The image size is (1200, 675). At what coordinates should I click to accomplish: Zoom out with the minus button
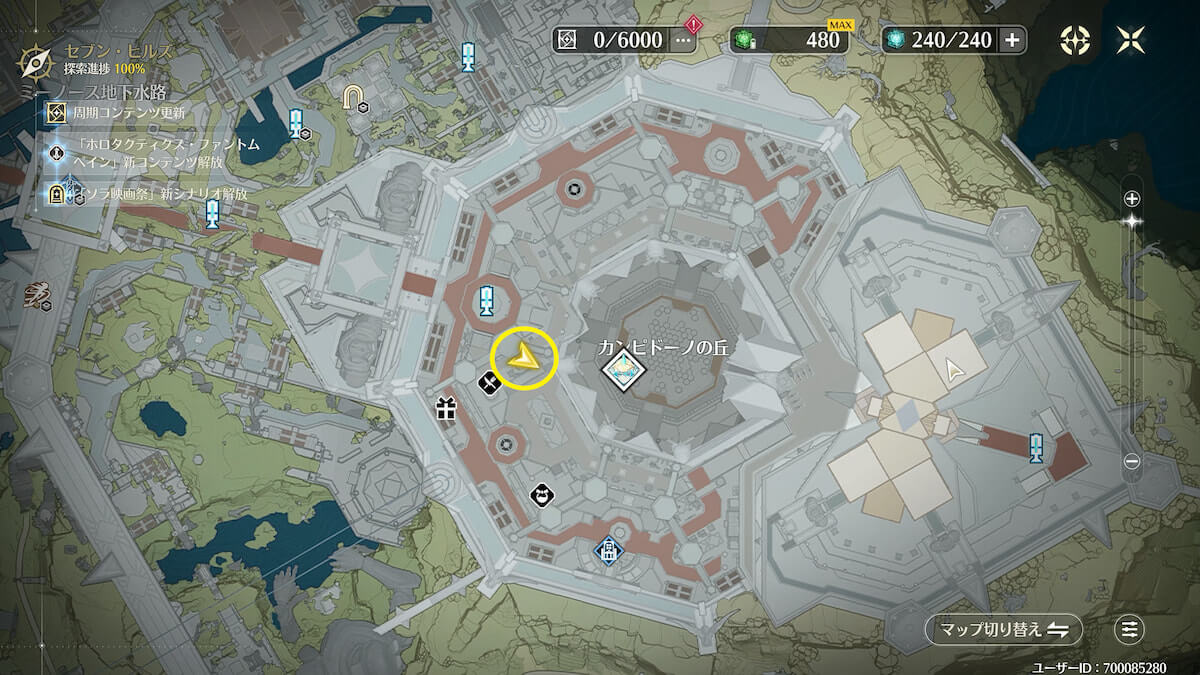click(1132, 461)
